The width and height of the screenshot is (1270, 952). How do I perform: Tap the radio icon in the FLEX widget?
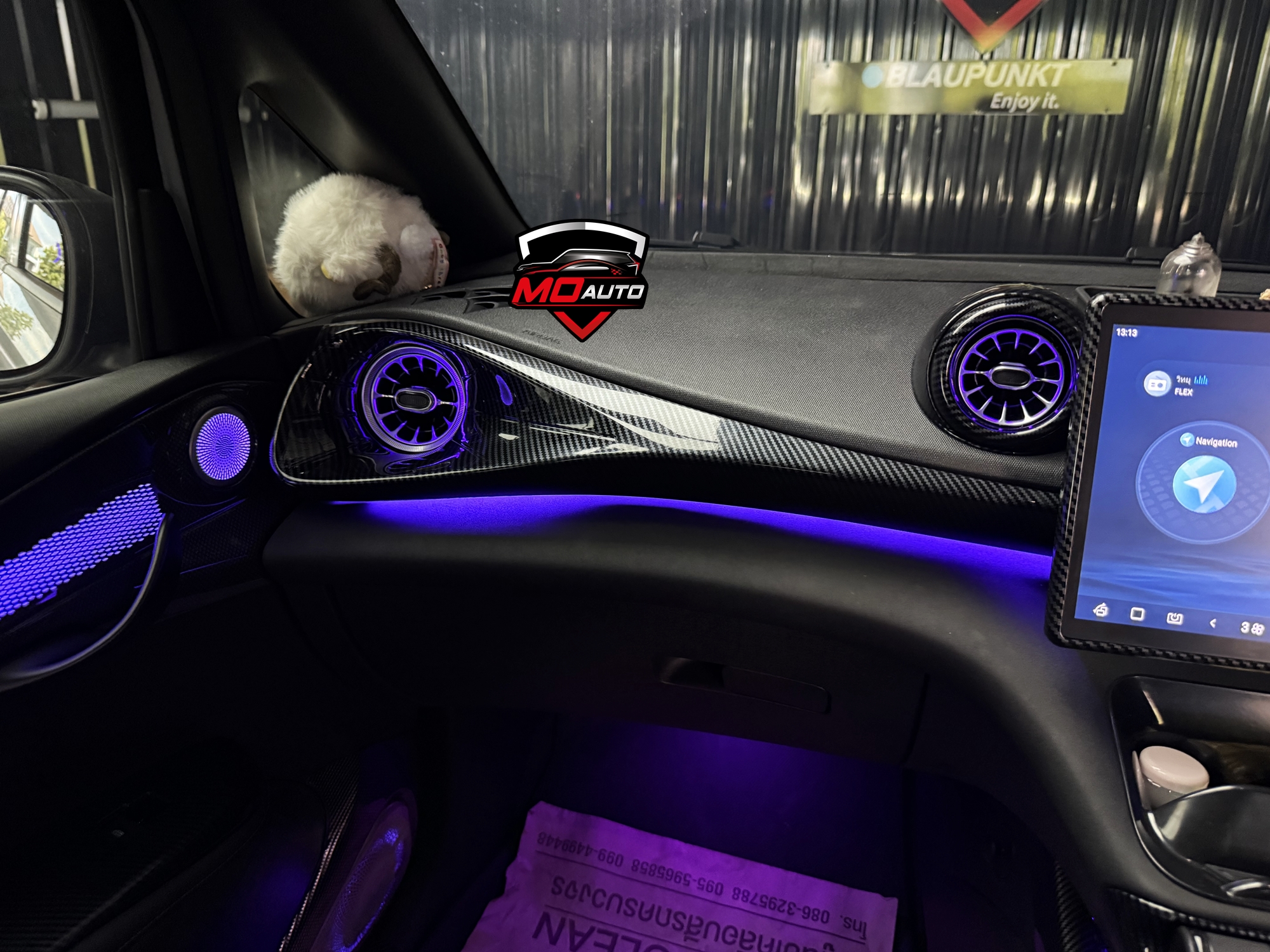[x=1158, y=384]
